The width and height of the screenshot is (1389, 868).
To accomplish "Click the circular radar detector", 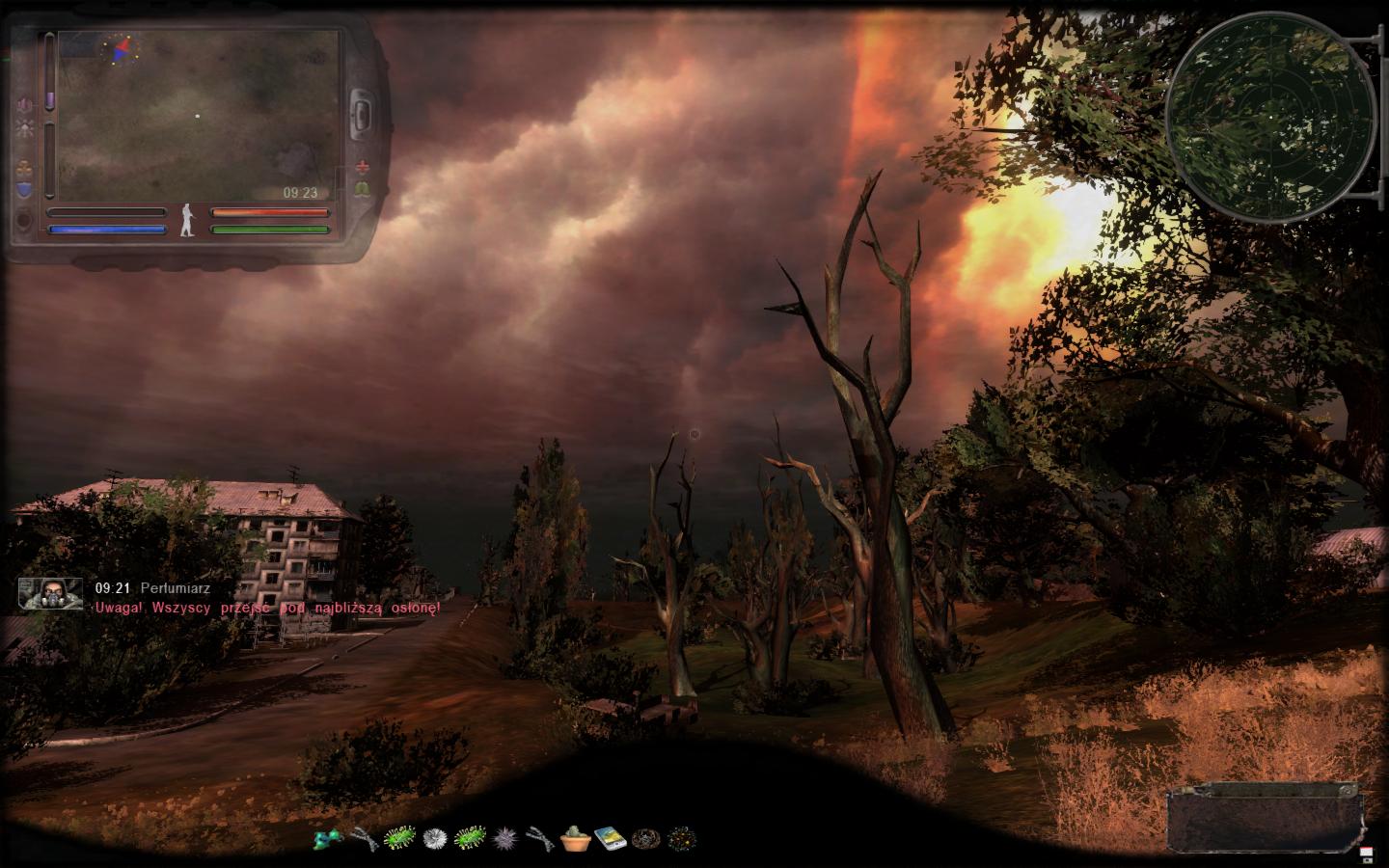I will pos(1270,117).
